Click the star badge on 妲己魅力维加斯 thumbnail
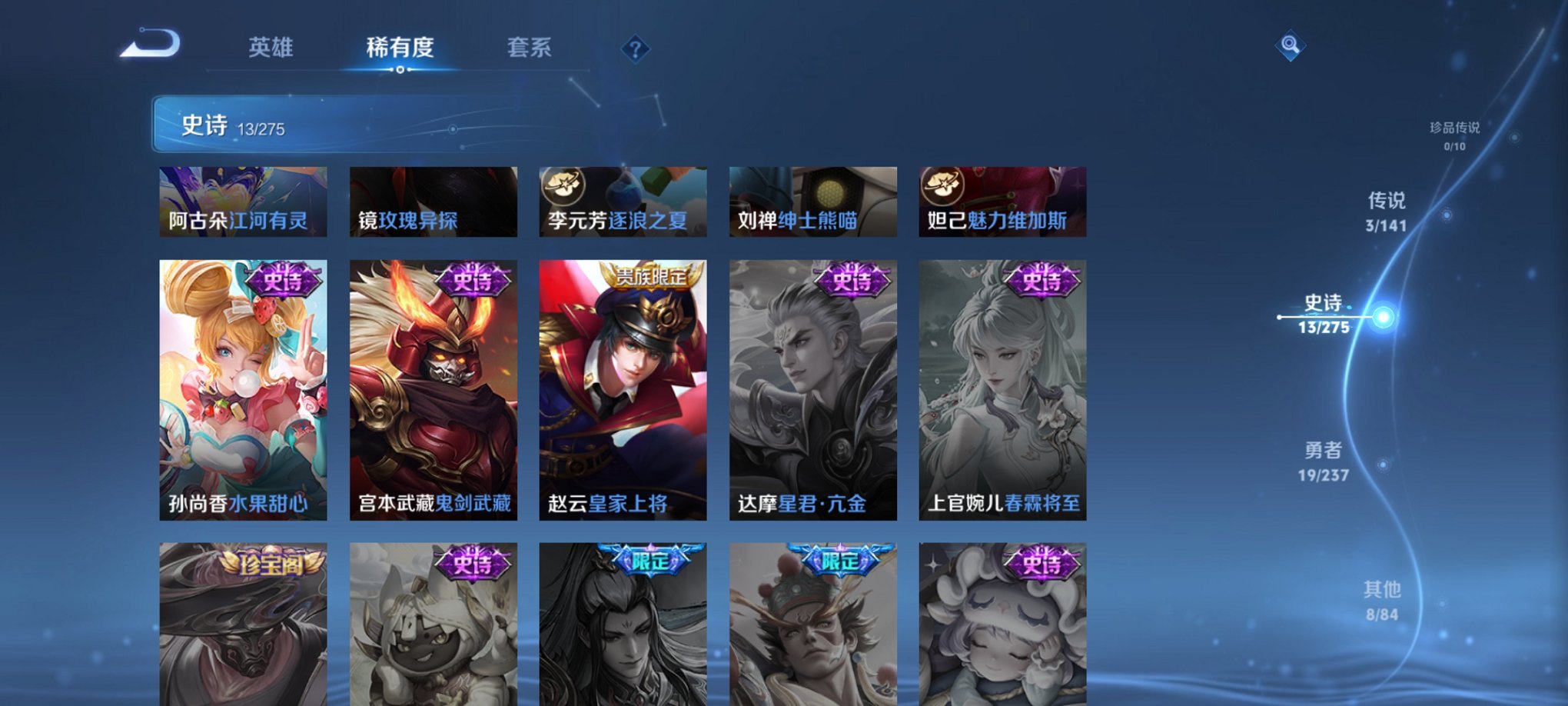 coord(943,185)
